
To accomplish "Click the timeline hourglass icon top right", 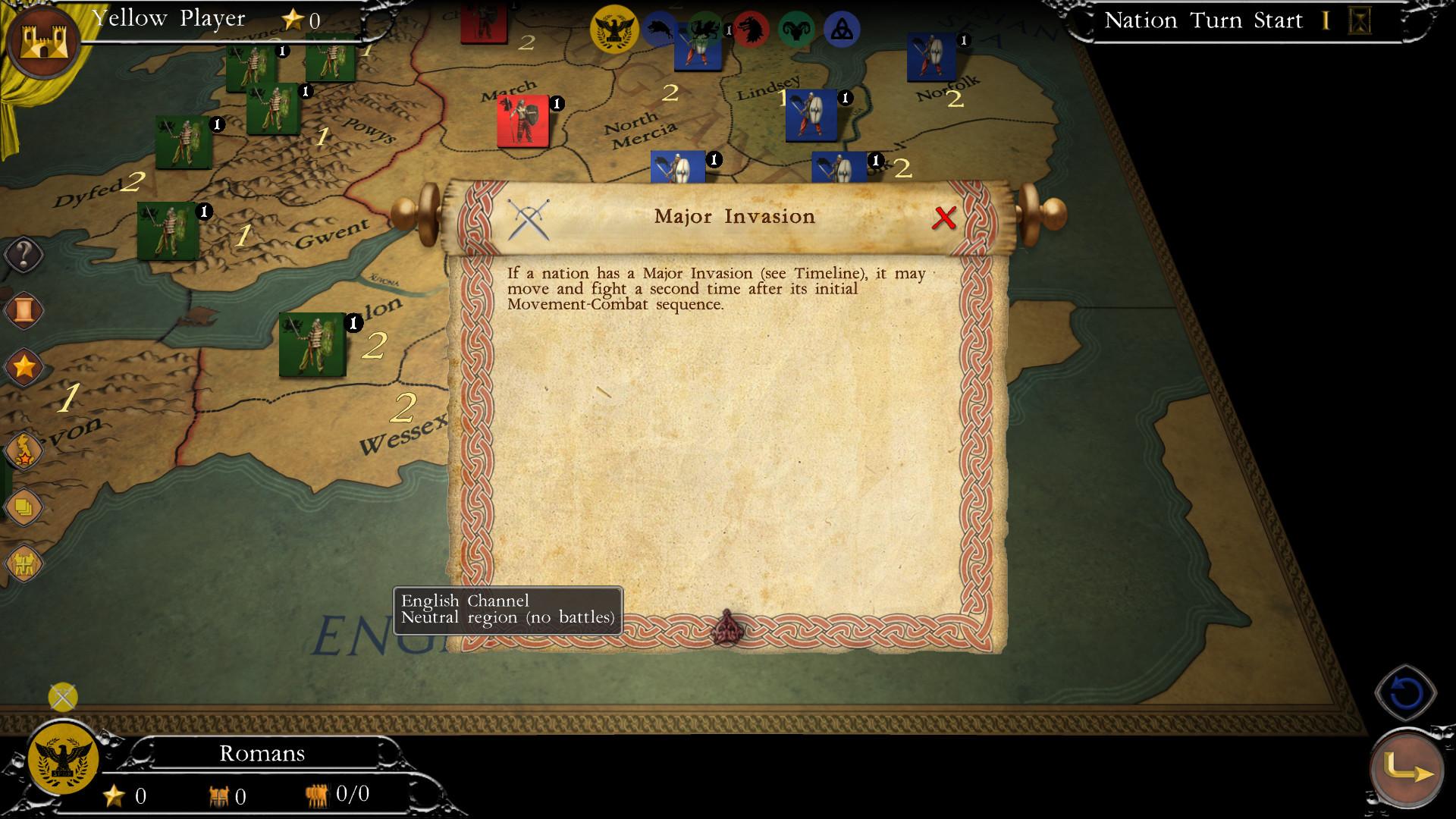I will pyautogui.click(x=1360, y=21).
